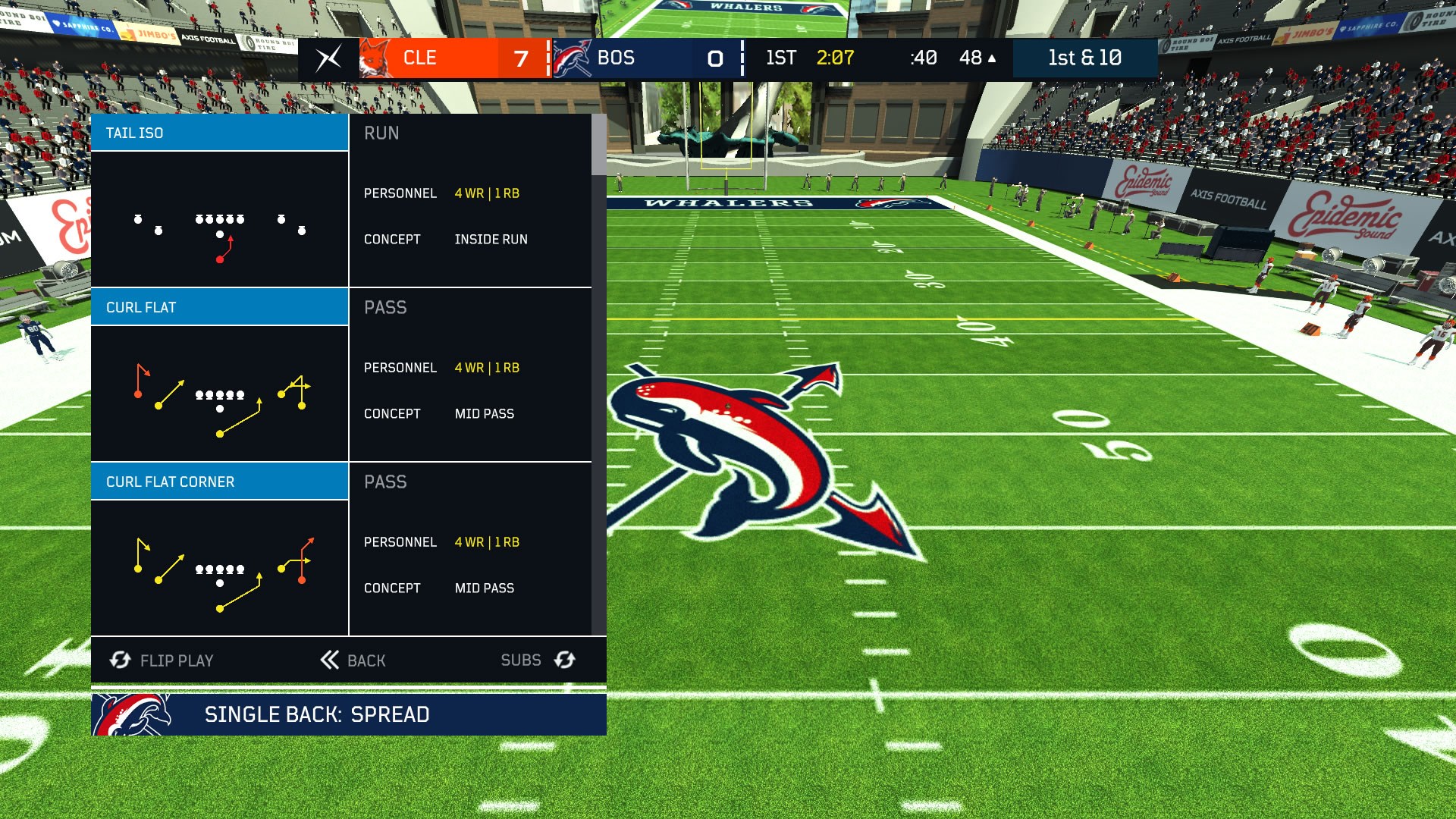This screenshot has width=1456, height=819.
Task: Click the play clock indicator showing :40
Action: 924,58
